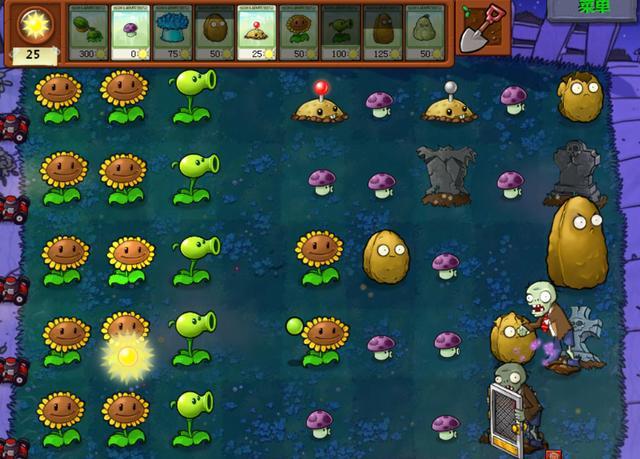
Task: Pick the Peashooter seed packet
Action: pos(341,32)
